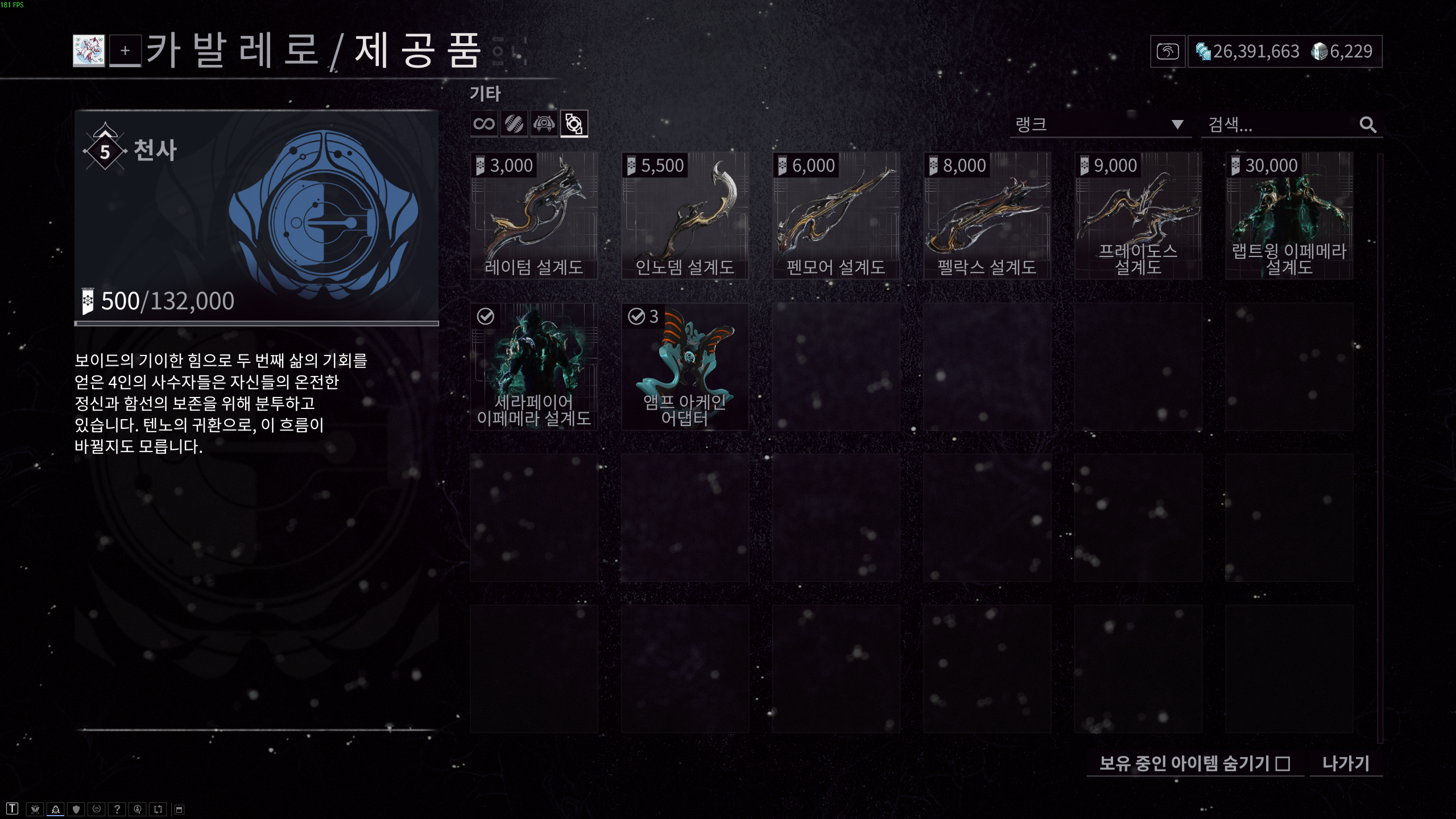
Task: Select the infinity-symbol offerings filter
Action: coord(485,123)
